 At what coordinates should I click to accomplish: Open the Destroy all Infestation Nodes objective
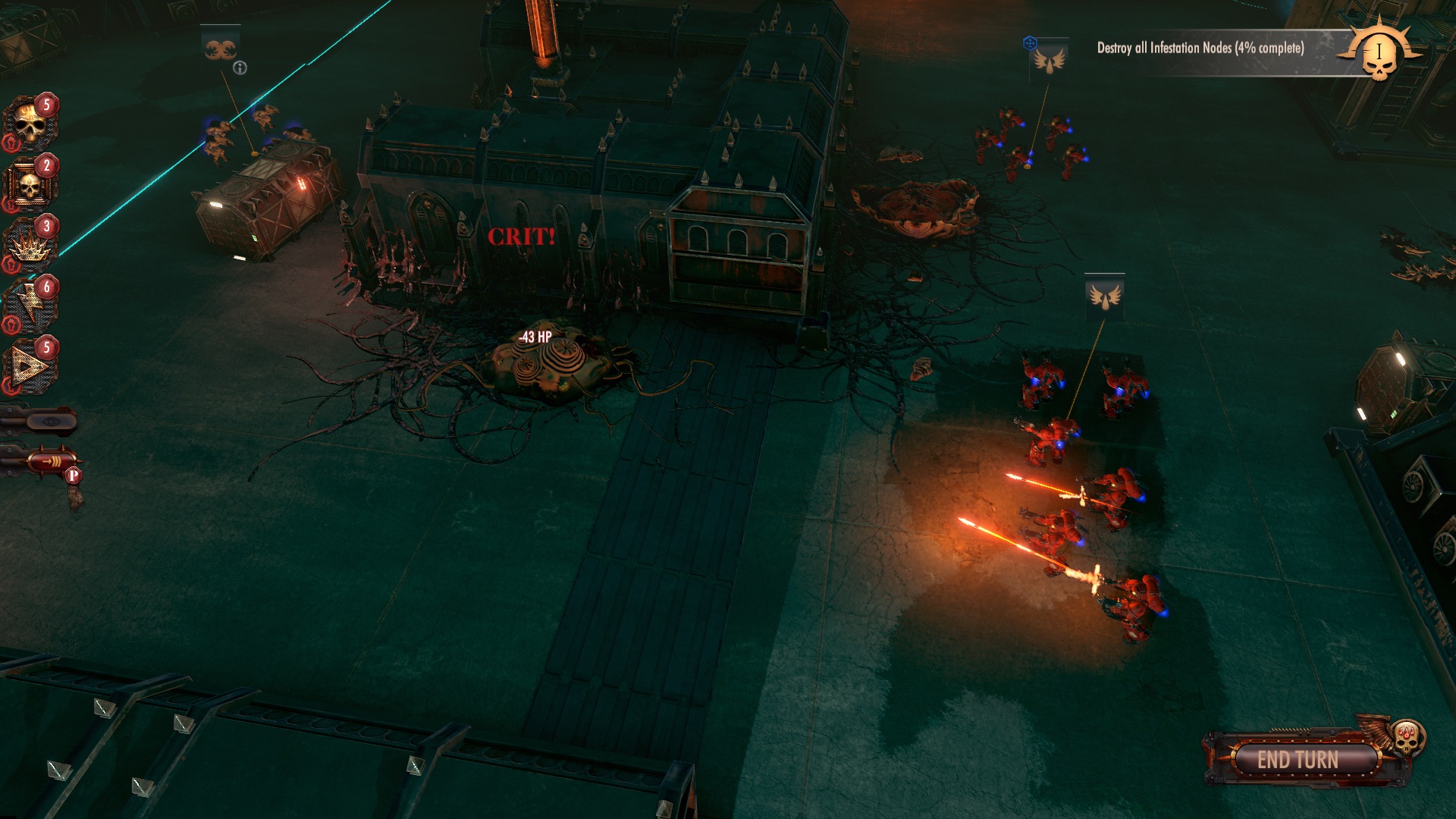pos(1200,49)
